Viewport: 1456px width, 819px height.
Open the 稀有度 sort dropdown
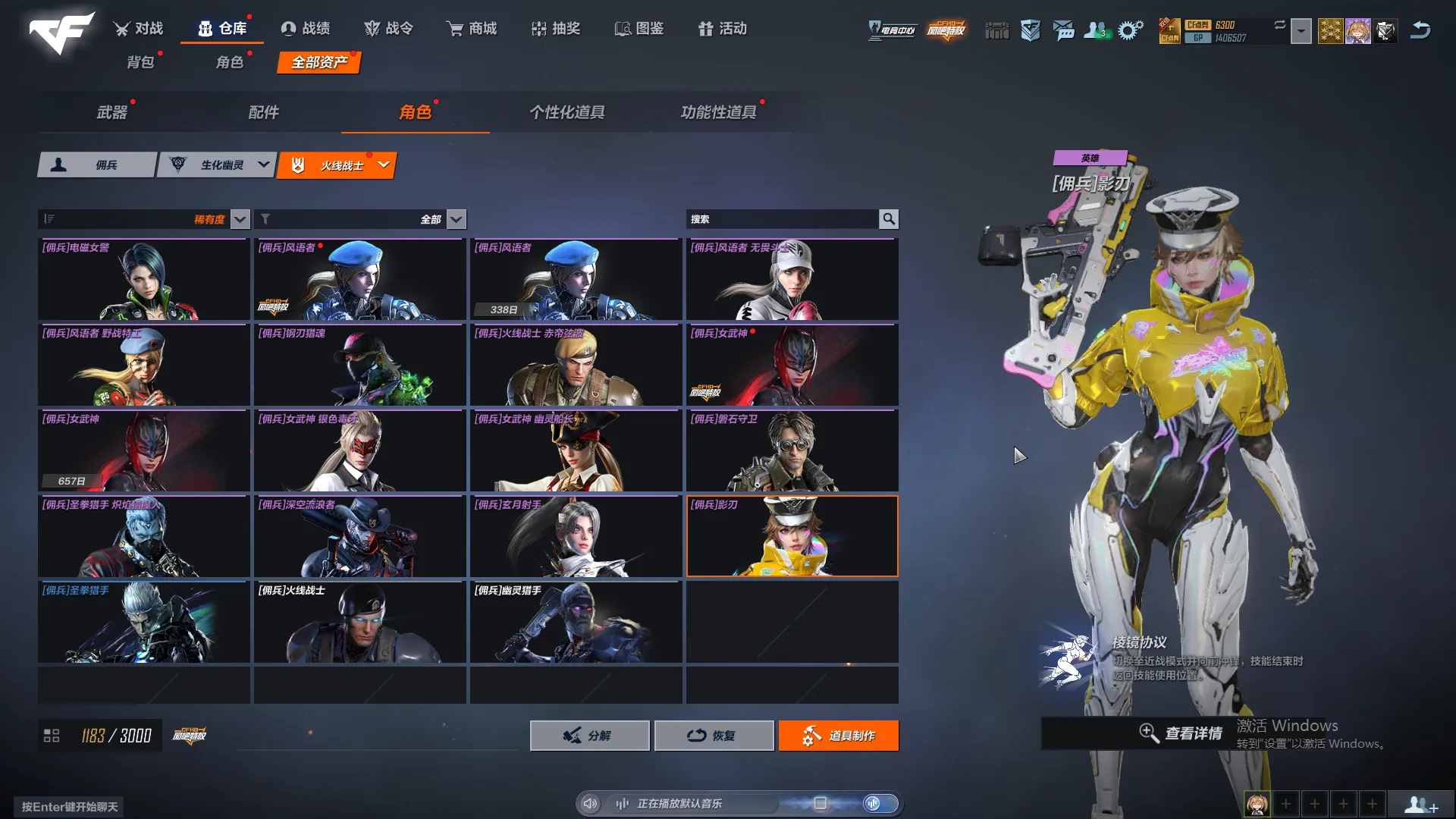click(x=240, y=219)
